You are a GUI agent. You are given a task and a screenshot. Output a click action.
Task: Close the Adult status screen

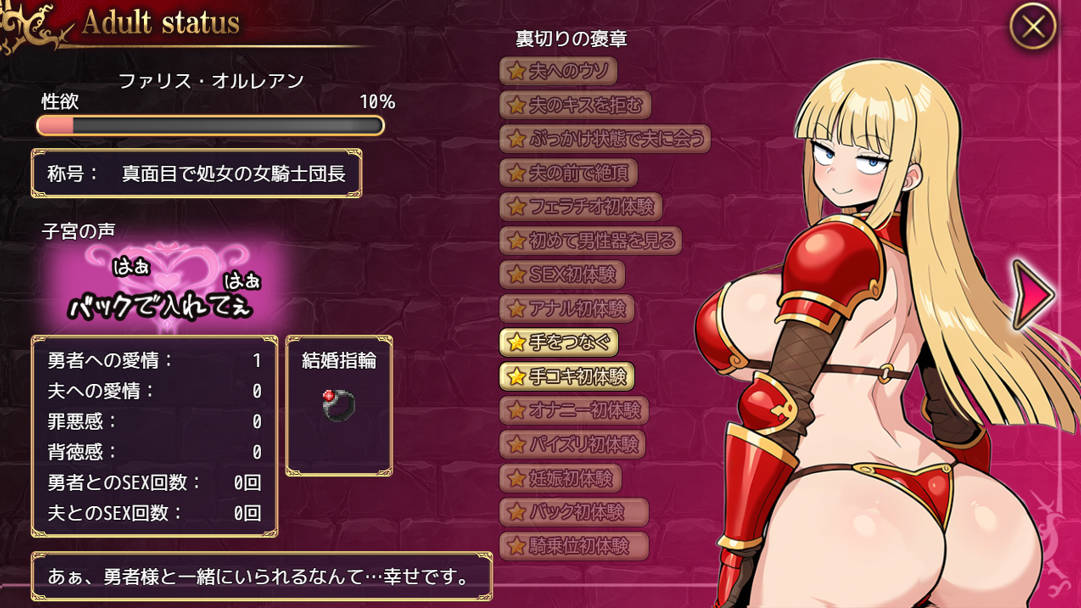pyautogui.click(x=1033, y=27)
